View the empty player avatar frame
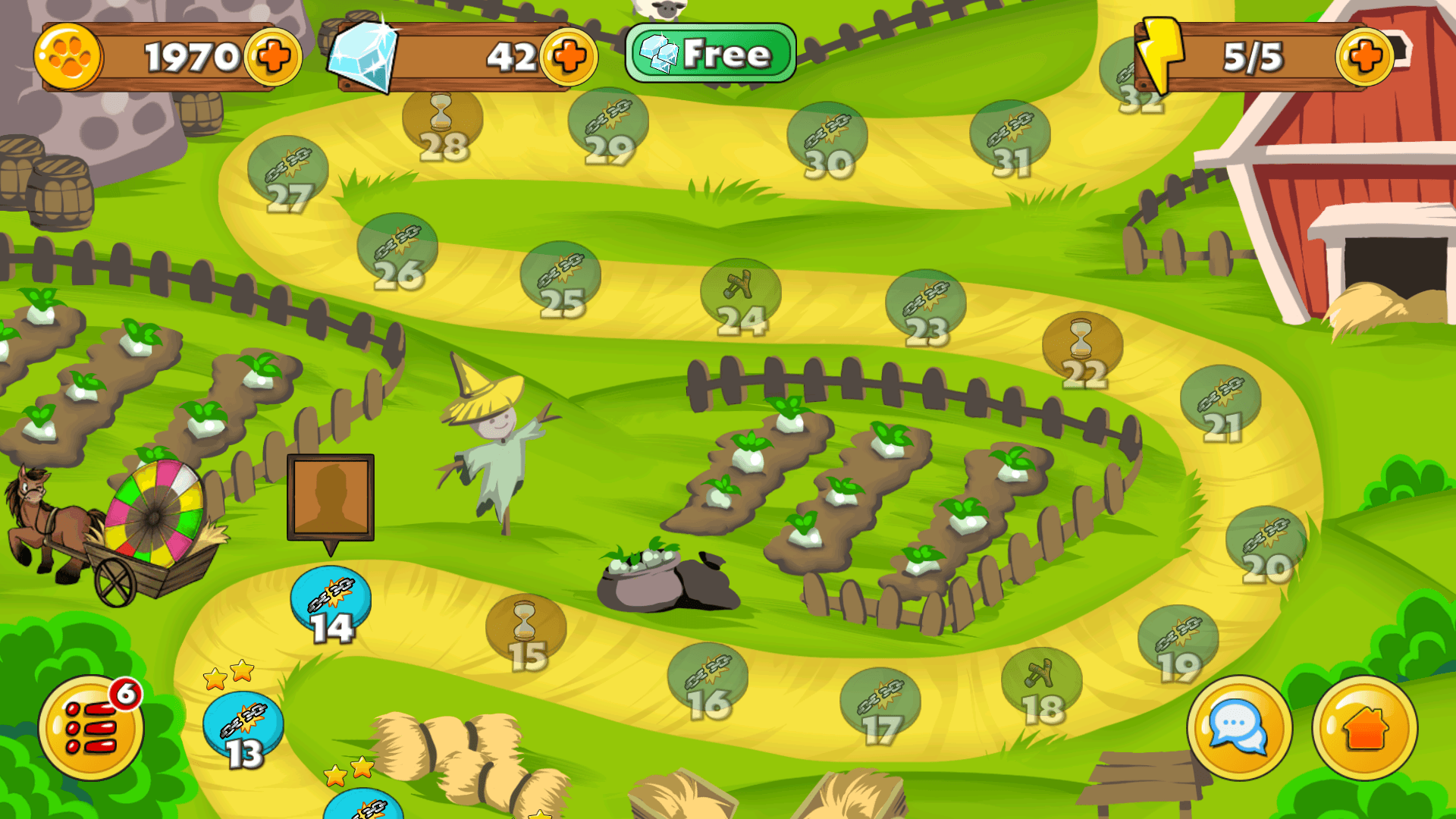The image size is (1456, 819). [330, 497]
